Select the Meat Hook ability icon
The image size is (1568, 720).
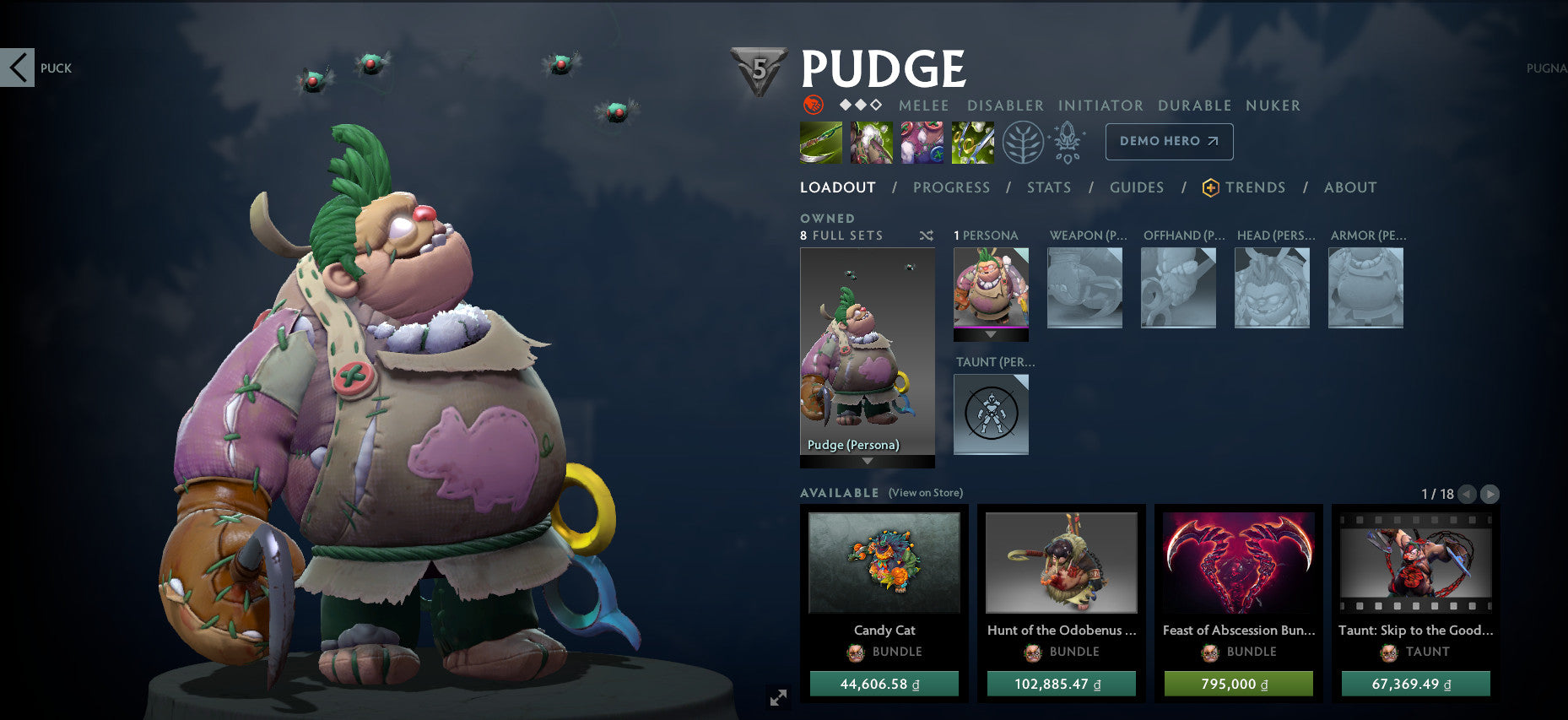pos(820,142)
